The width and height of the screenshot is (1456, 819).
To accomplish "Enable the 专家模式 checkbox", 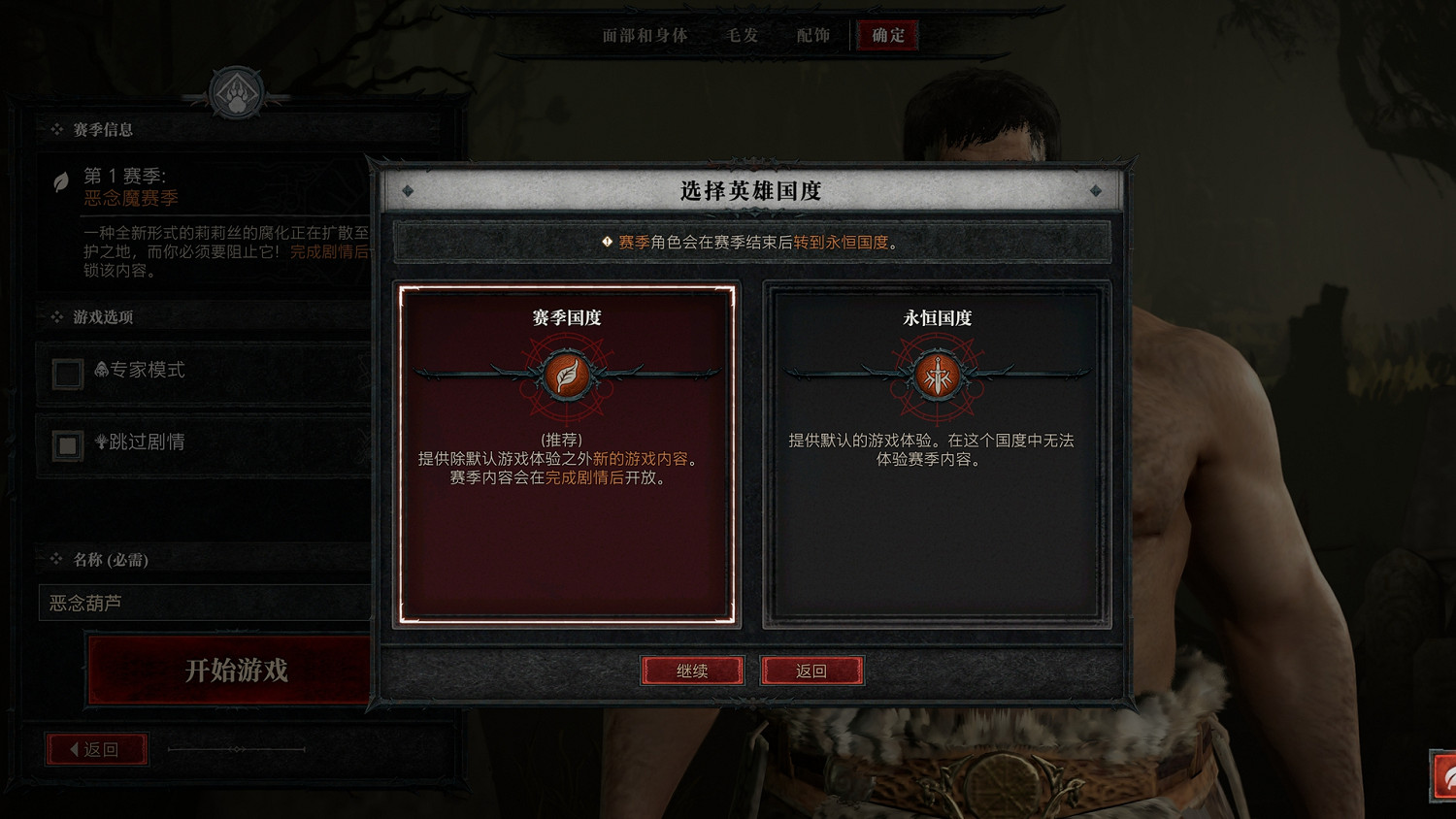I will [66, 374].
